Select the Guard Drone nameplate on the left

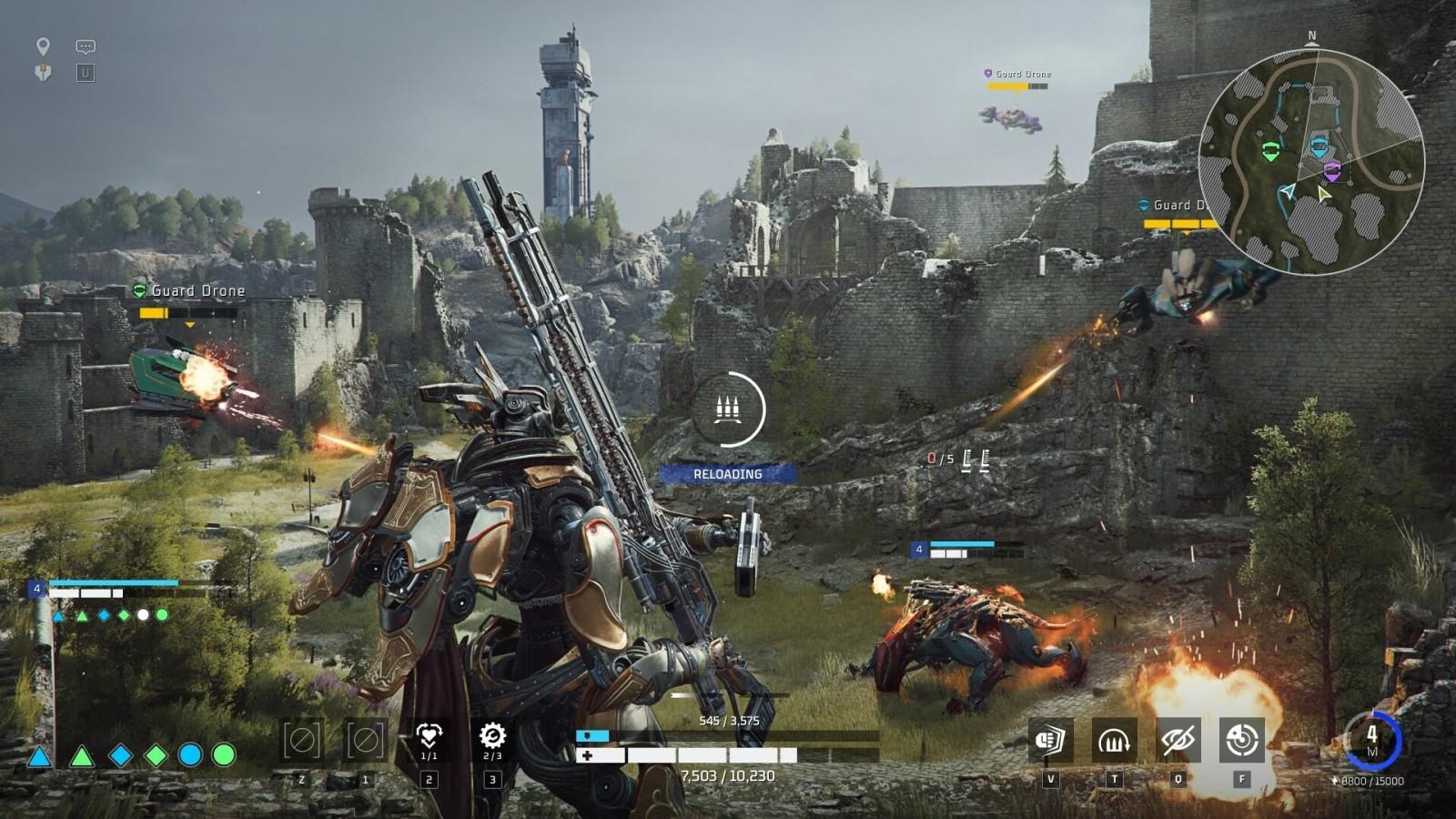197,289
